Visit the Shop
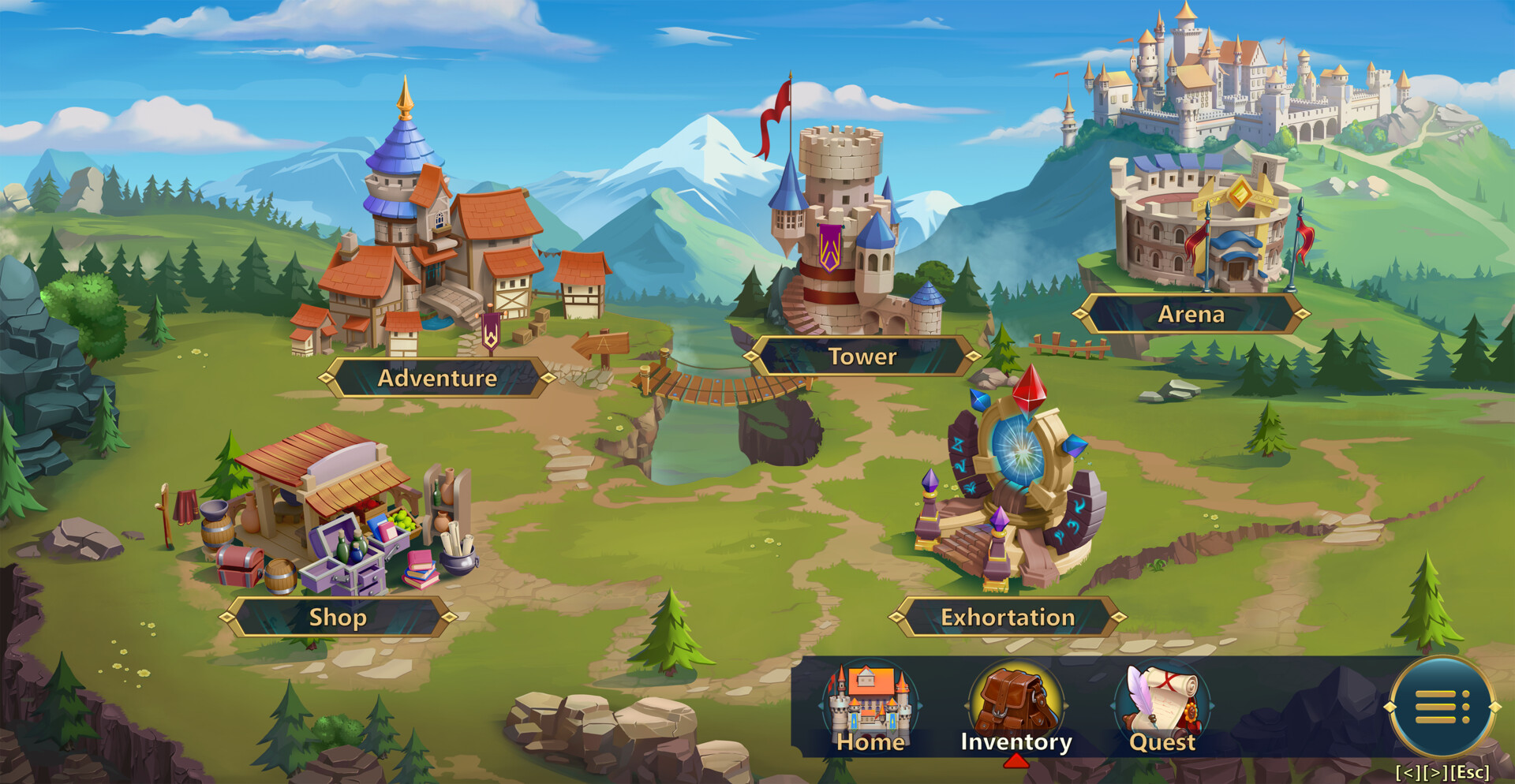 point(338,617)
